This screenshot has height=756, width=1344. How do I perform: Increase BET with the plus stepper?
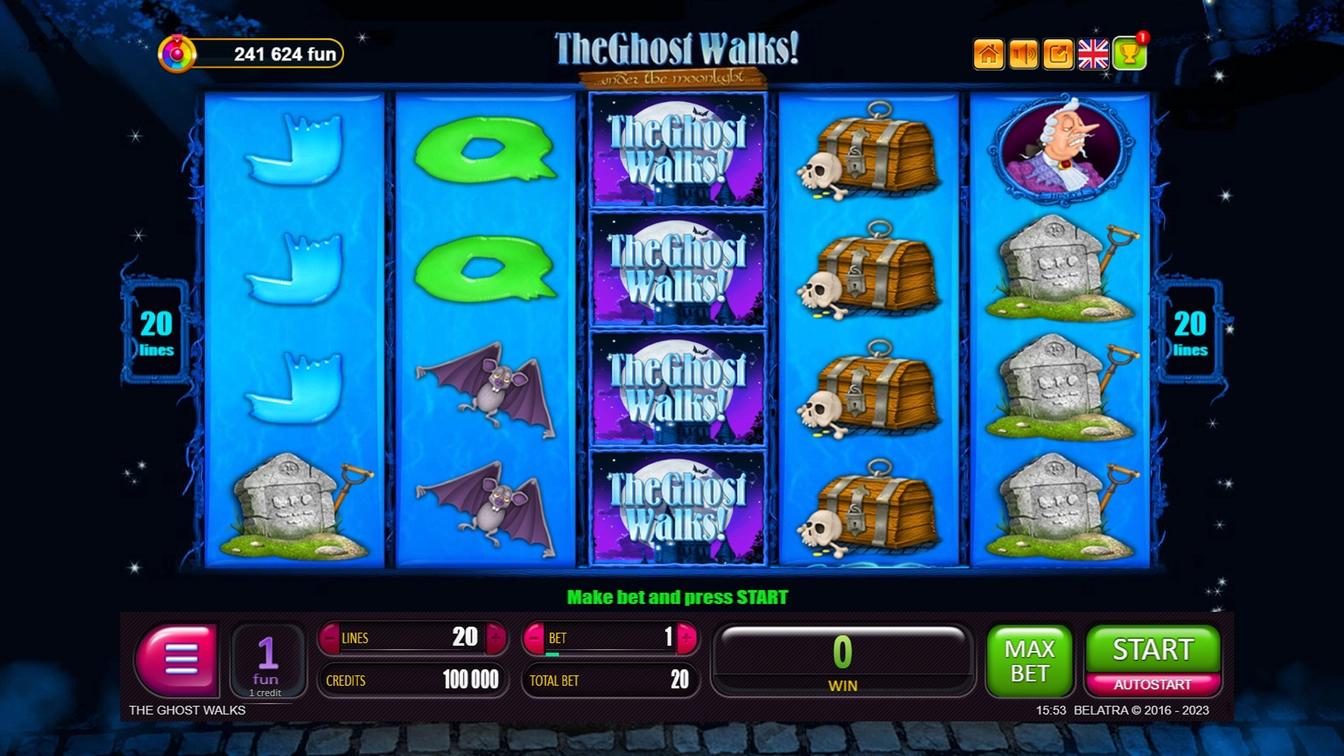click(686, 637)
